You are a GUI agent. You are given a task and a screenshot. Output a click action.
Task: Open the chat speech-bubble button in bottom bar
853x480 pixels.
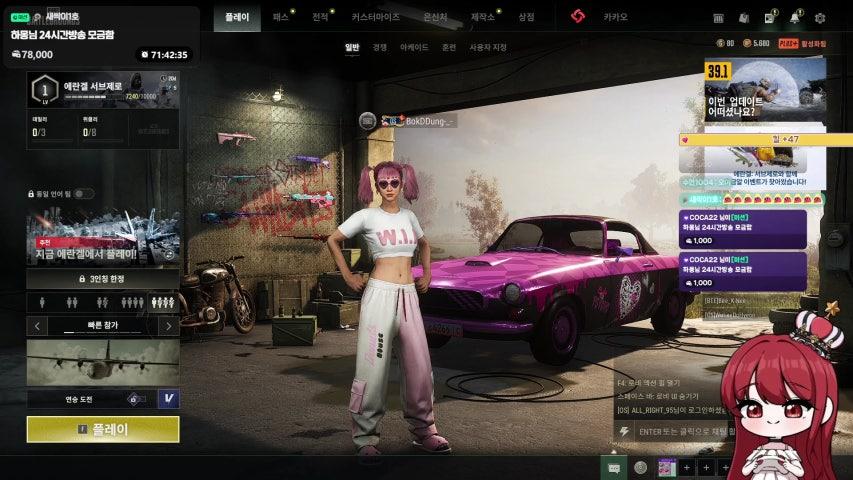click(614, 467)
